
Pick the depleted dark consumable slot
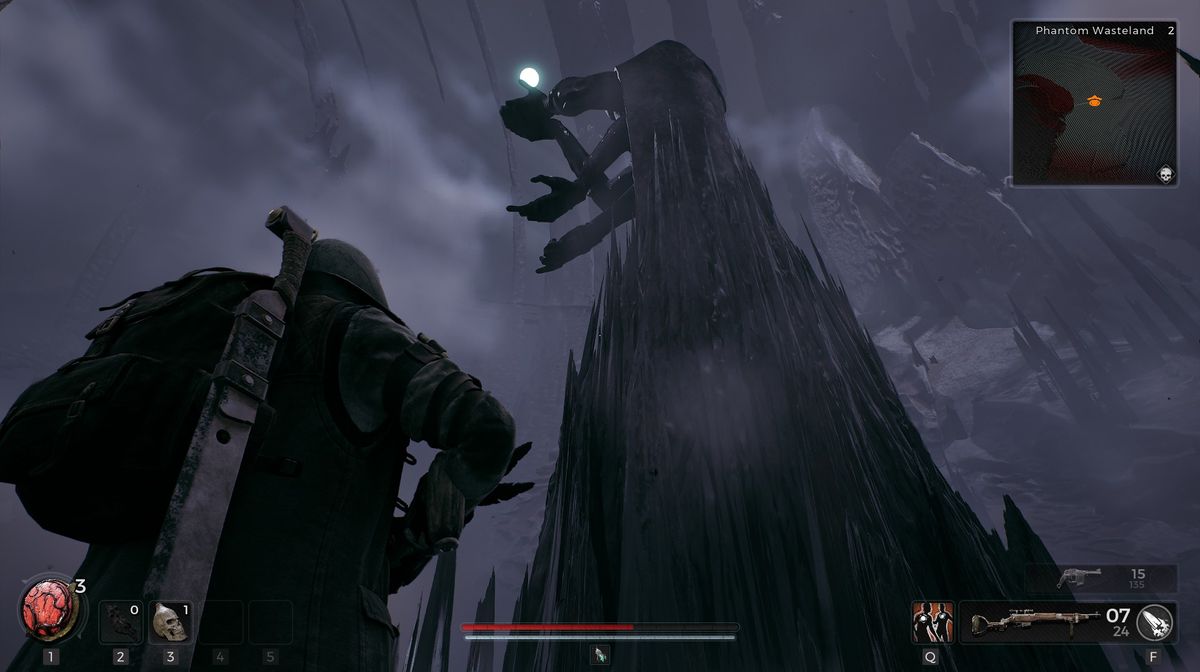point(121,622)
